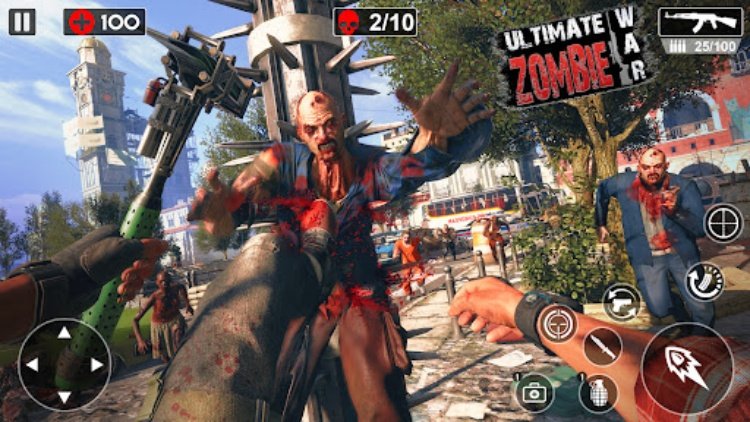Strafe right with the right arrow

pyautogui.click(x=96, y=364)
